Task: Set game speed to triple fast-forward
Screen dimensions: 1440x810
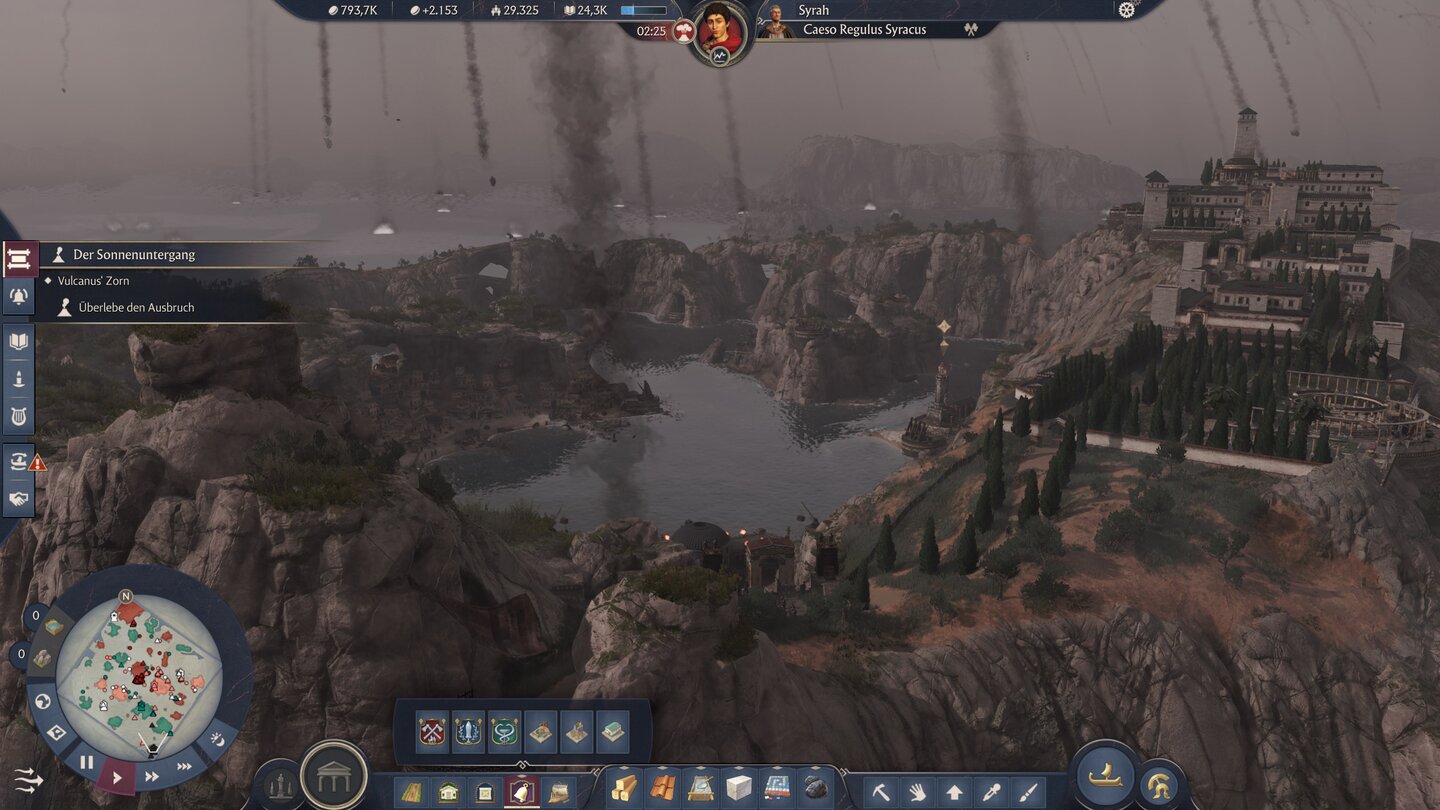Action: 185,767
